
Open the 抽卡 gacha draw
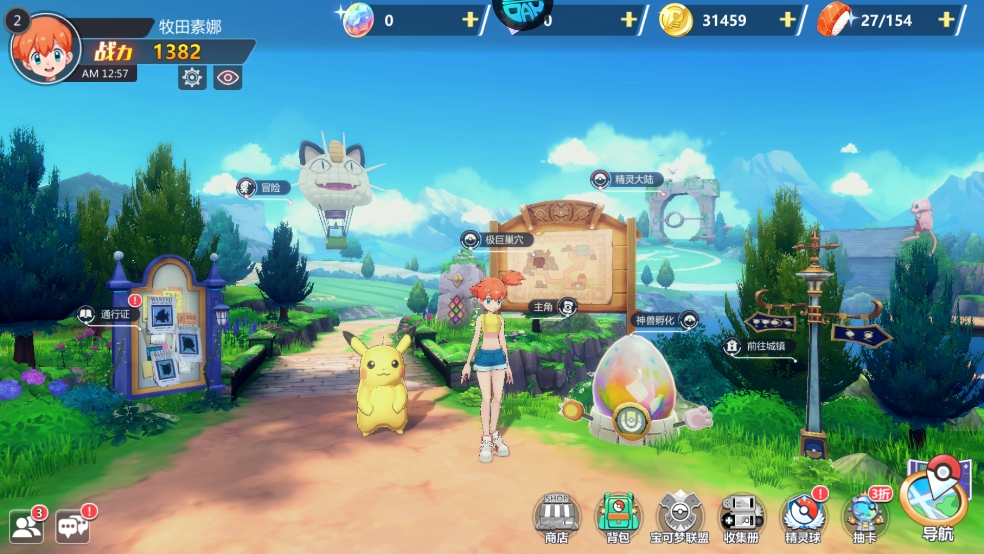[x=863, y=516]
